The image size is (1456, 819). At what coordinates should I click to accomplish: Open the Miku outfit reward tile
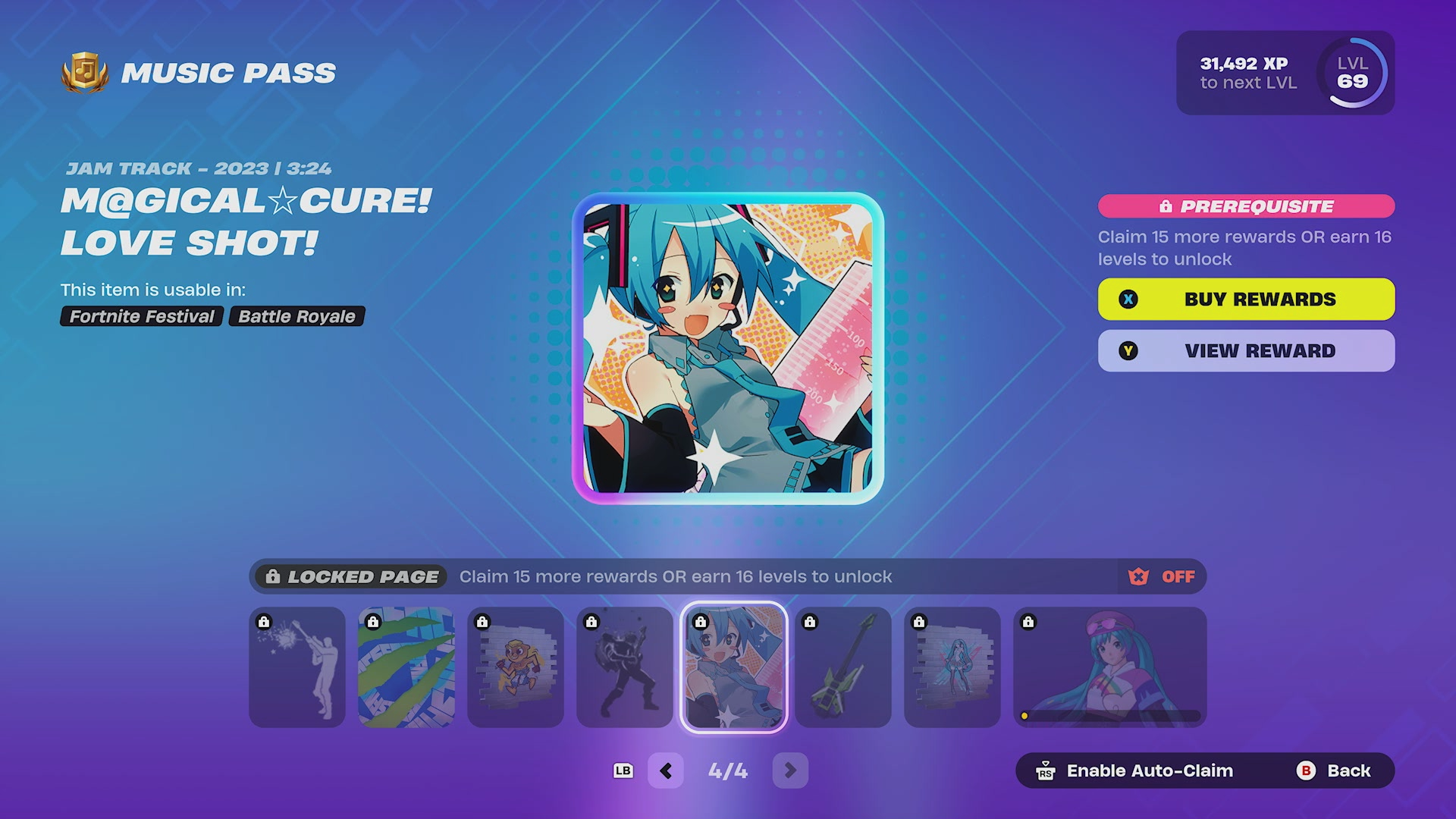[1109, 667]
